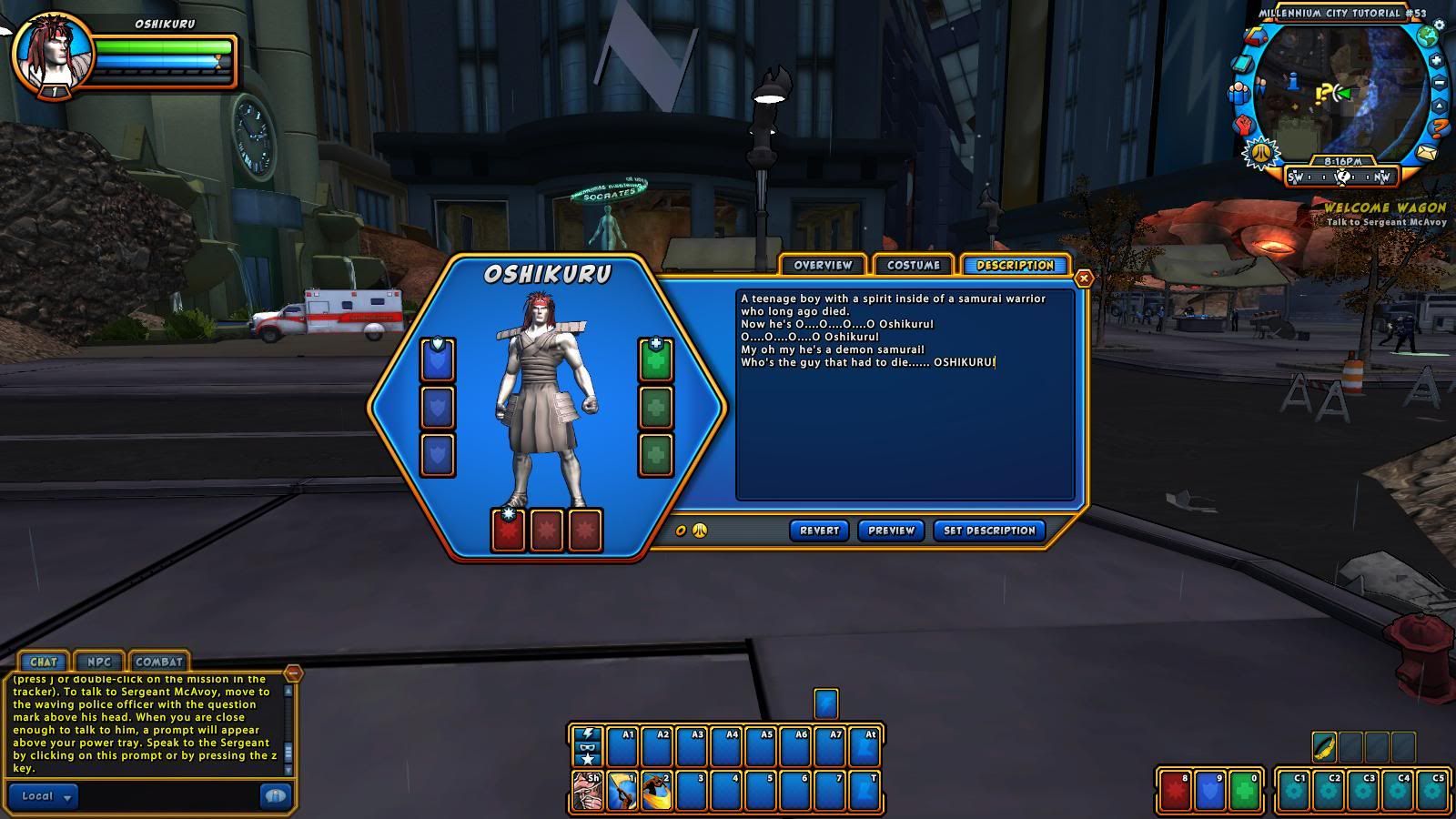Open the Costume tab
Image resolution: width=1456 pixels, height=819 pixels.
tap(913, 265)
